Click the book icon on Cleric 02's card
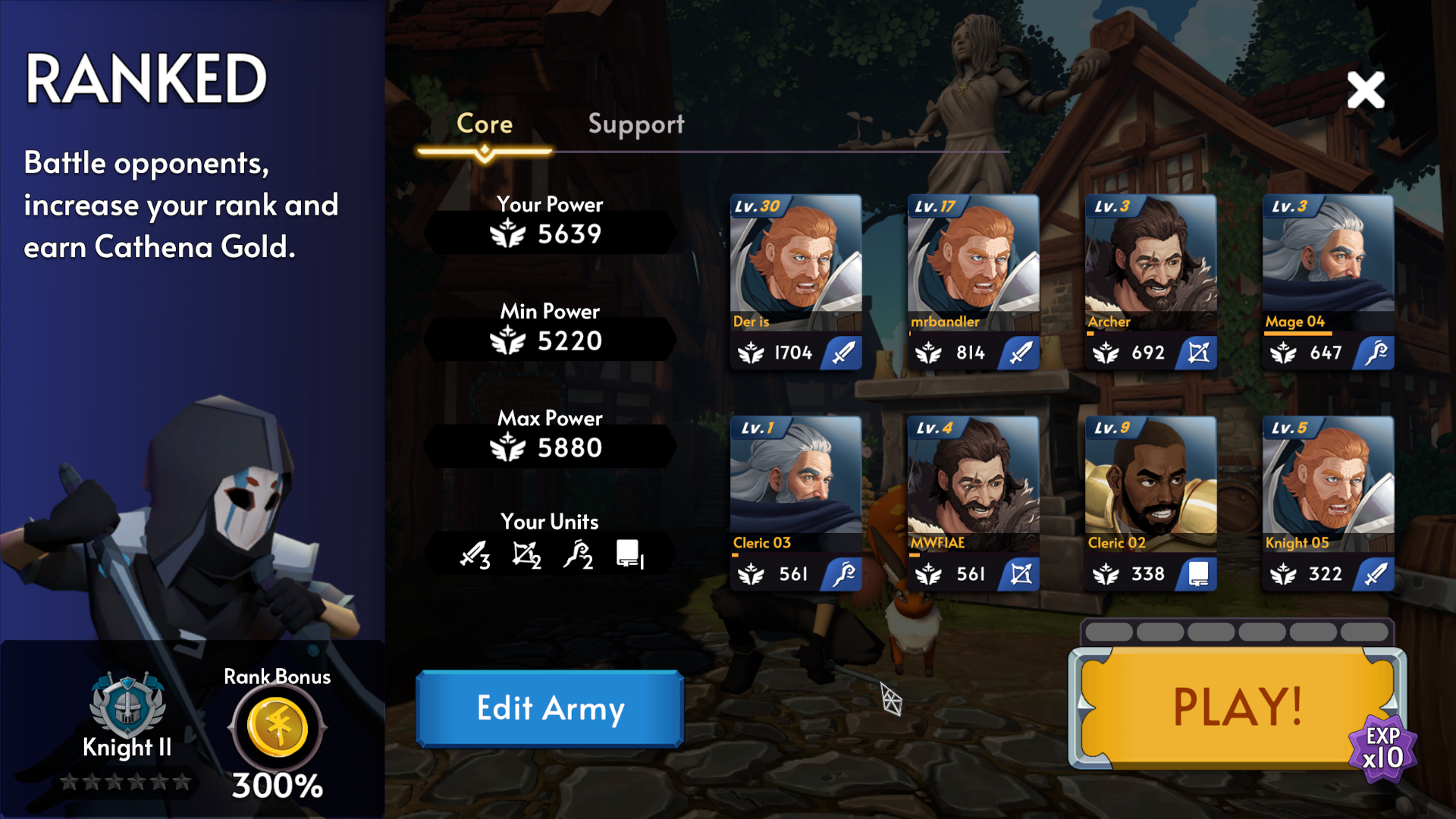 [x=1197, y=573]
